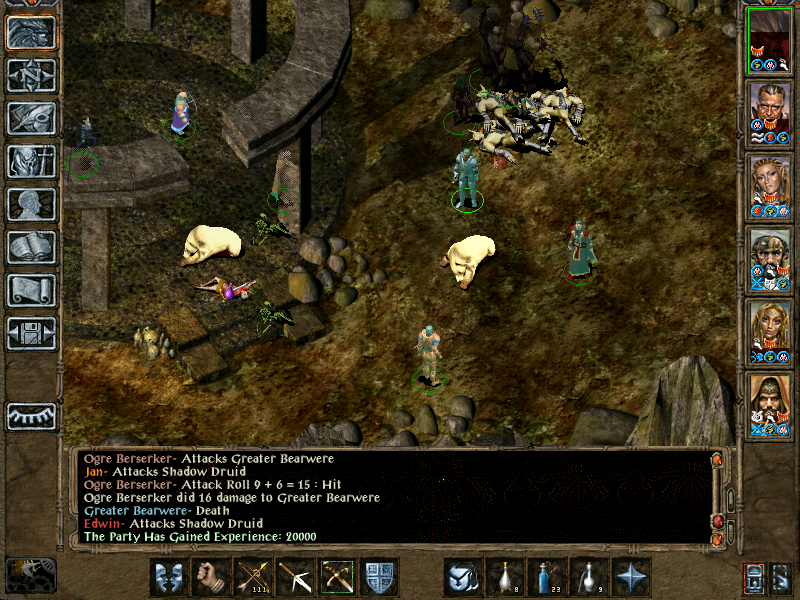Image resolution: width=800 pixels, height=600 pixels.
Task: Click the rest button with closed eye
Action: click(x=31, y=416)
